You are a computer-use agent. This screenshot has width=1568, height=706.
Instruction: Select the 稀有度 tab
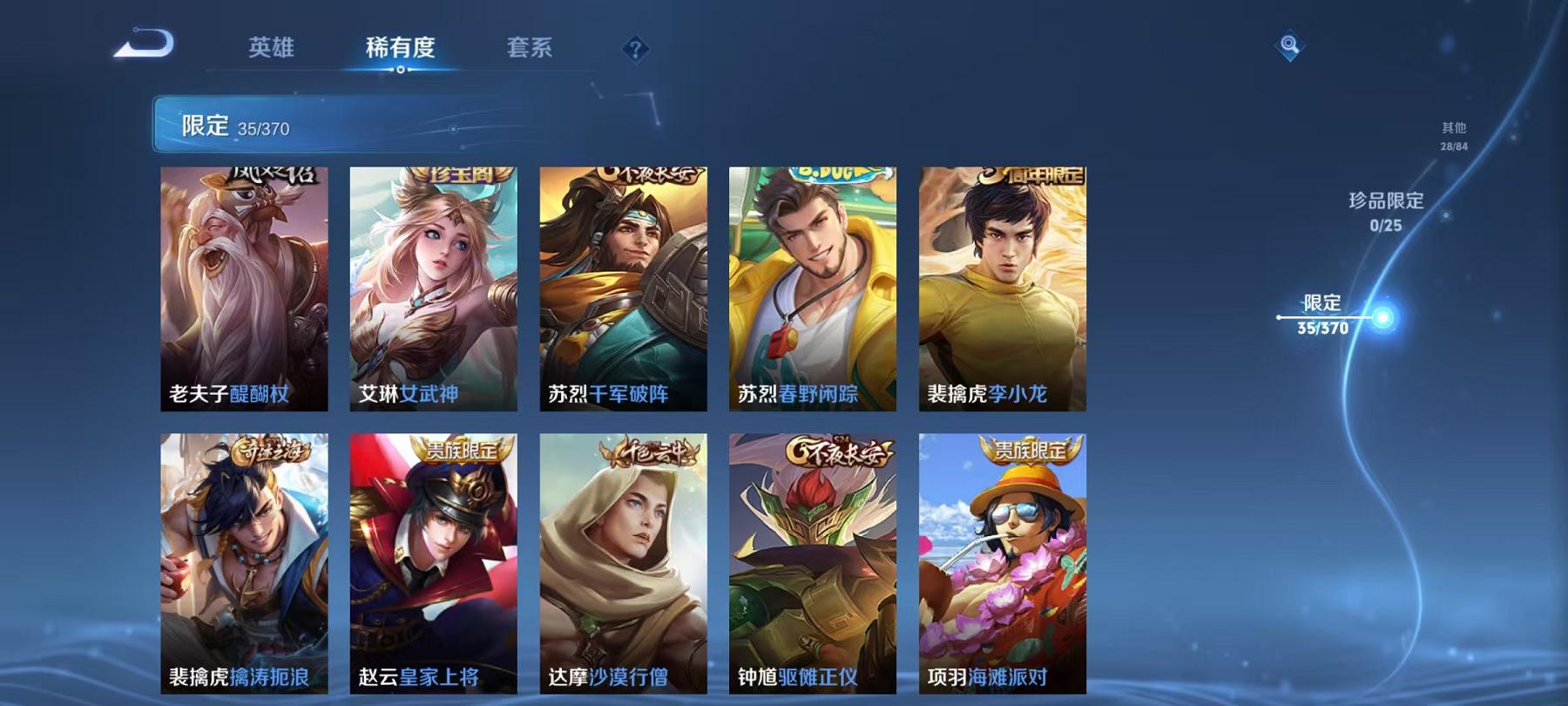tap(399, 50)
